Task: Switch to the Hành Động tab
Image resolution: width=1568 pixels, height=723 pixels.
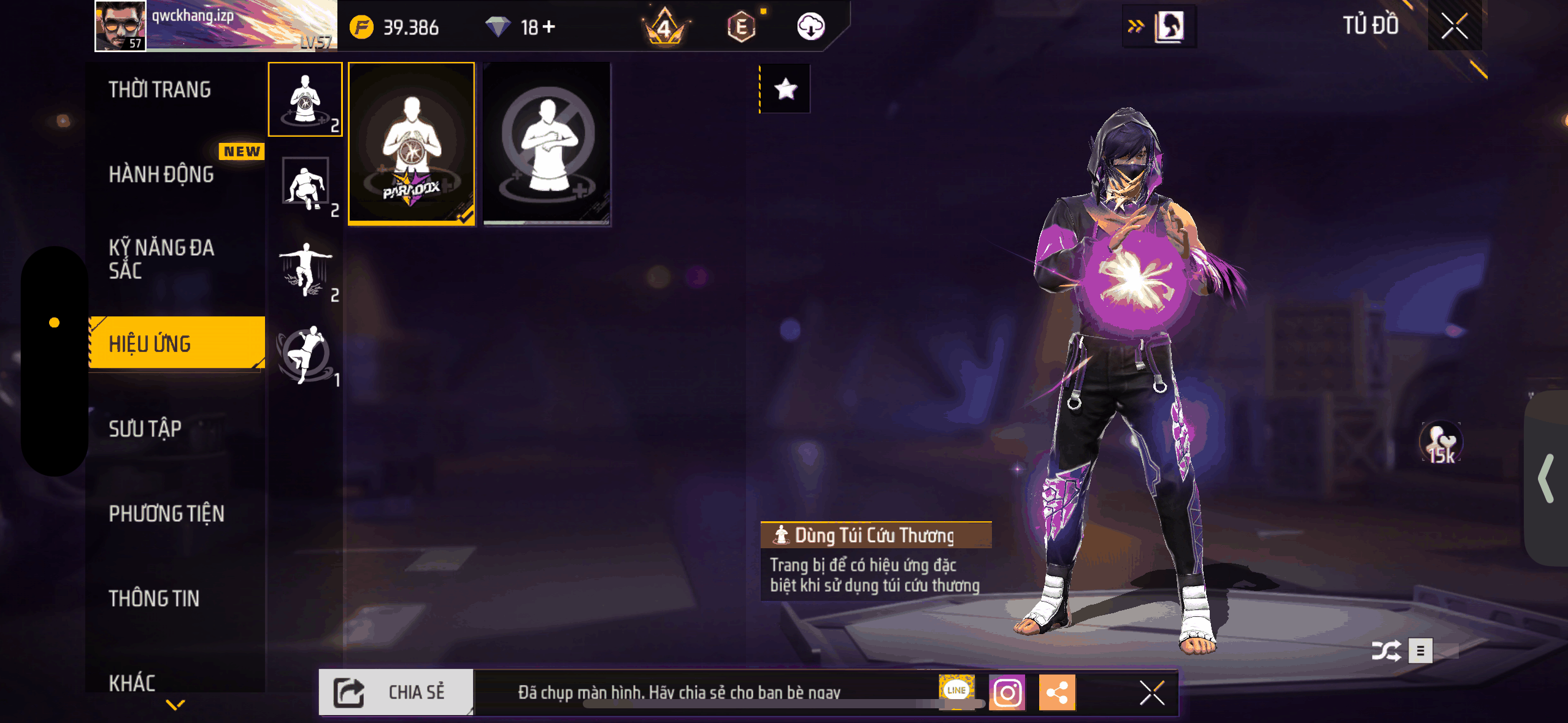Action: 161,175
